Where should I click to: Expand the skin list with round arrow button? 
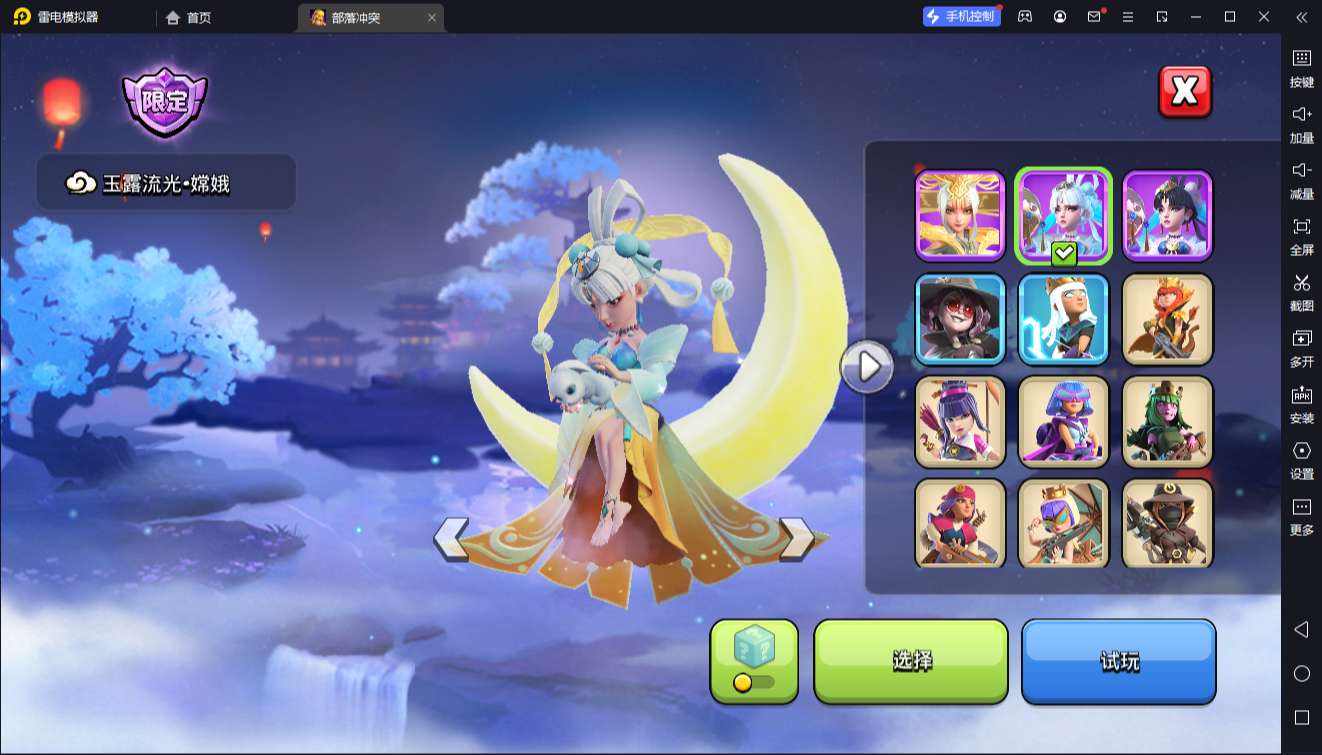pos(868,368)
